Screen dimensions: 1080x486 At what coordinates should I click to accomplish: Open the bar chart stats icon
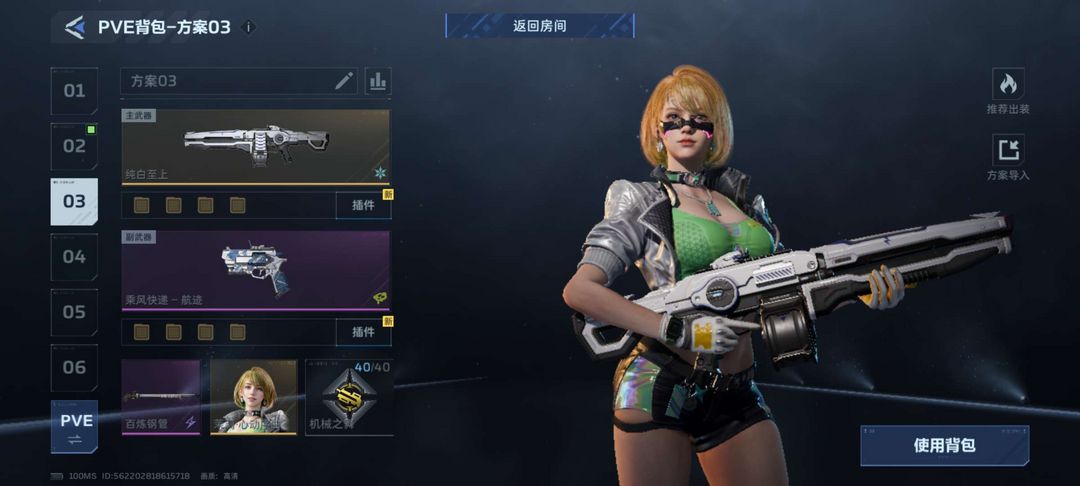[378, 81]
